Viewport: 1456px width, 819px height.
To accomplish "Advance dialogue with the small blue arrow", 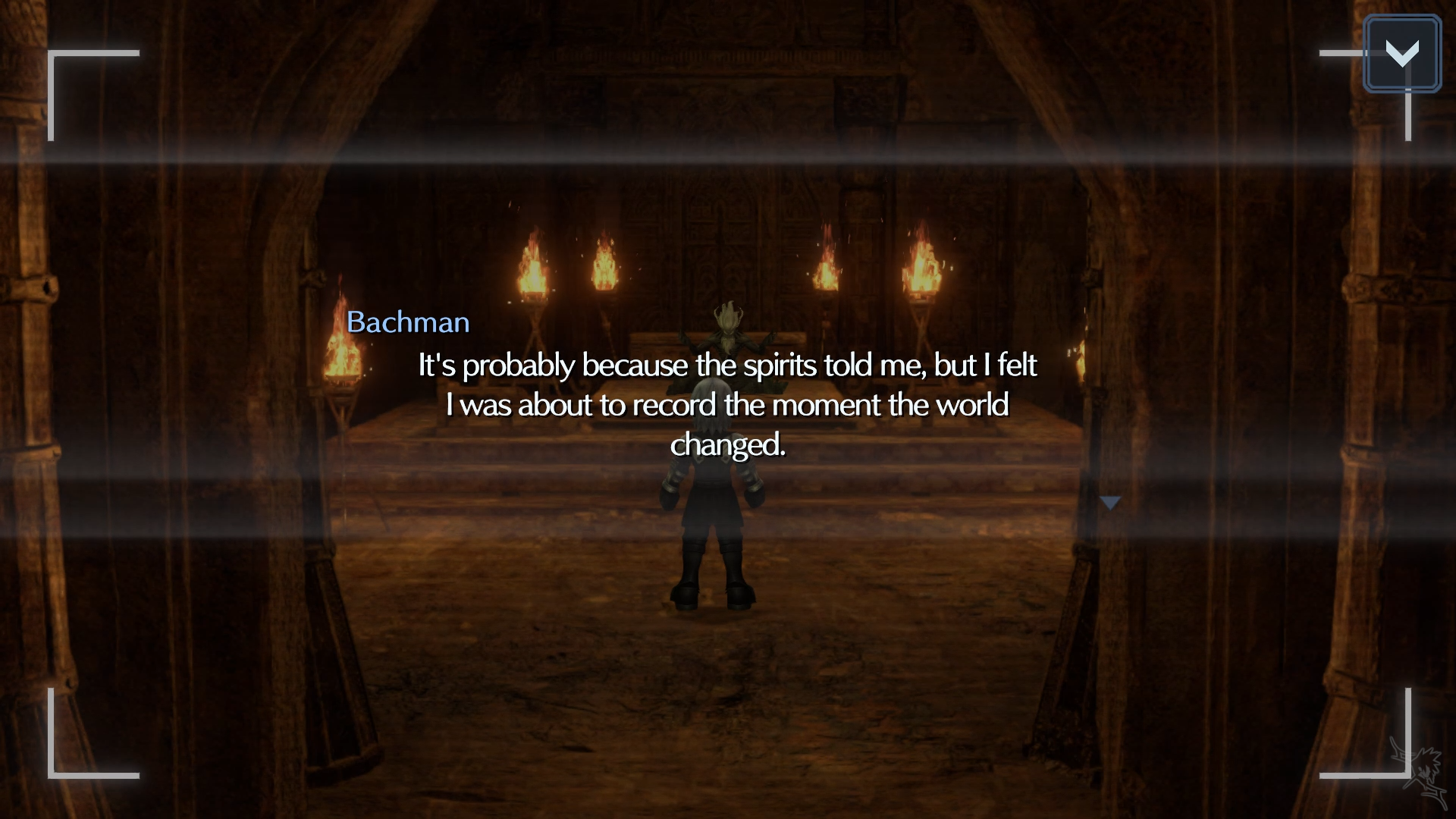I will 1110,503.
